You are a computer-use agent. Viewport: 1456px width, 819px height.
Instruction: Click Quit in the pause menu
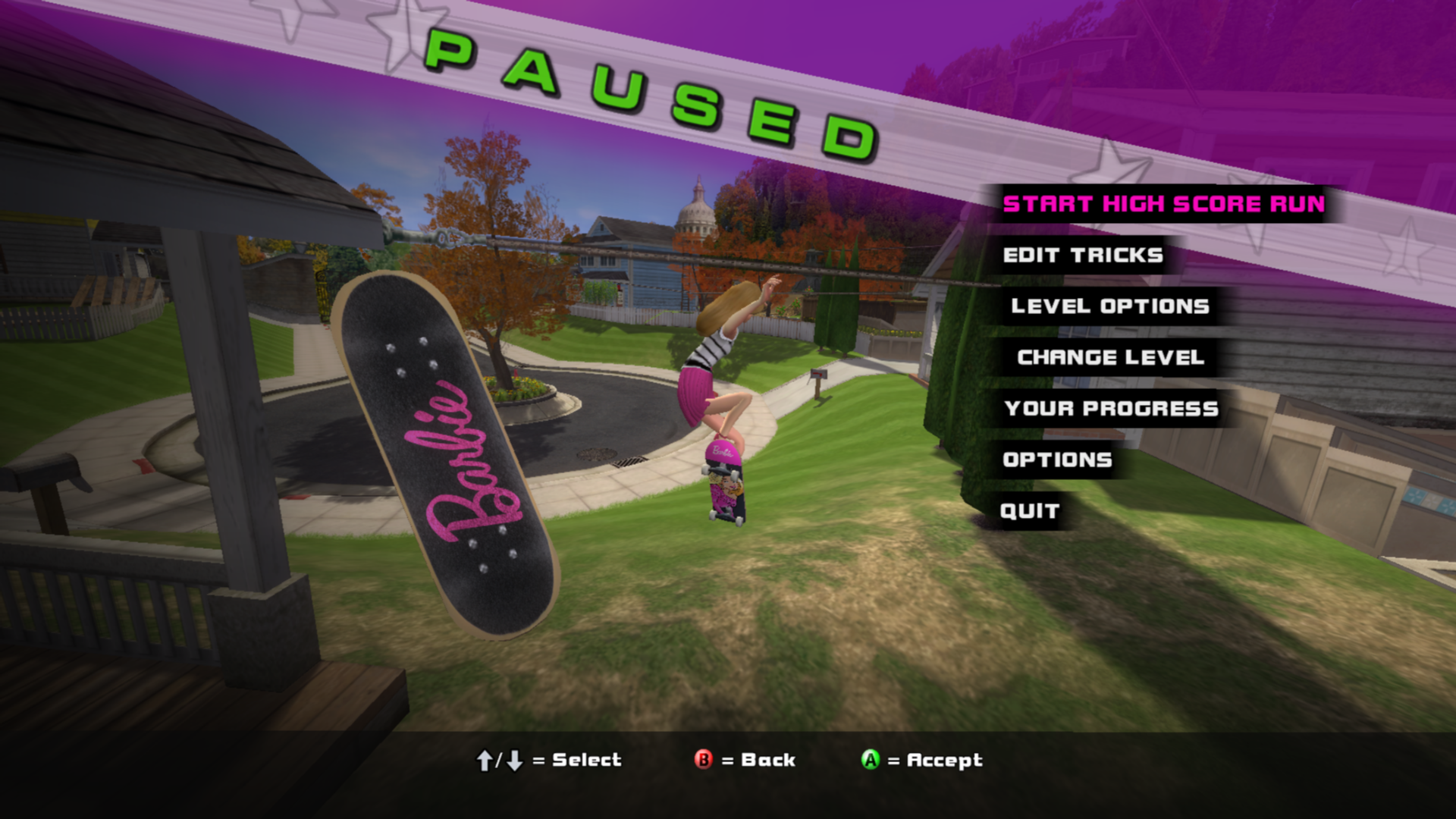coord(1029,511)
